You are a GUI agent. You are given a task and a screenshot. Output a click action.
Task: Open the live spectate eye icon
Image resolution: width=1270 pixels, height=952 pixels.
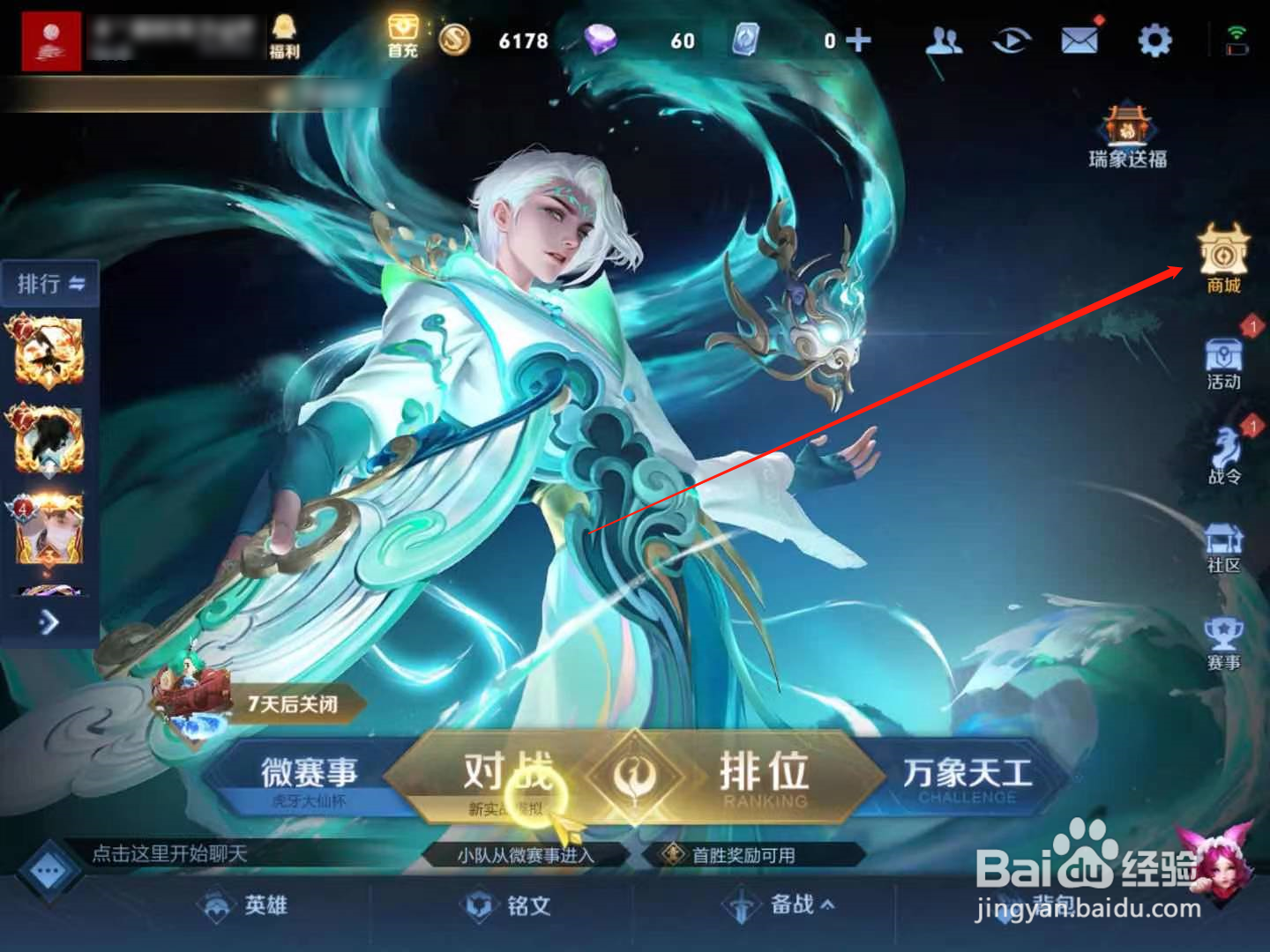[1012, 40]
